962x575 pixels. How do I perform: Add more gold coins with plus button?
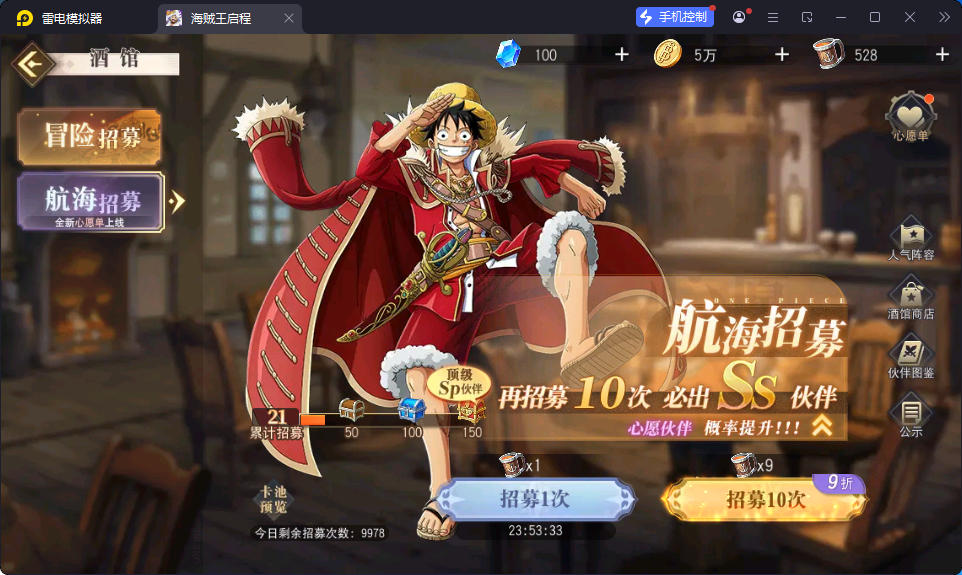[x=782, y=55]
